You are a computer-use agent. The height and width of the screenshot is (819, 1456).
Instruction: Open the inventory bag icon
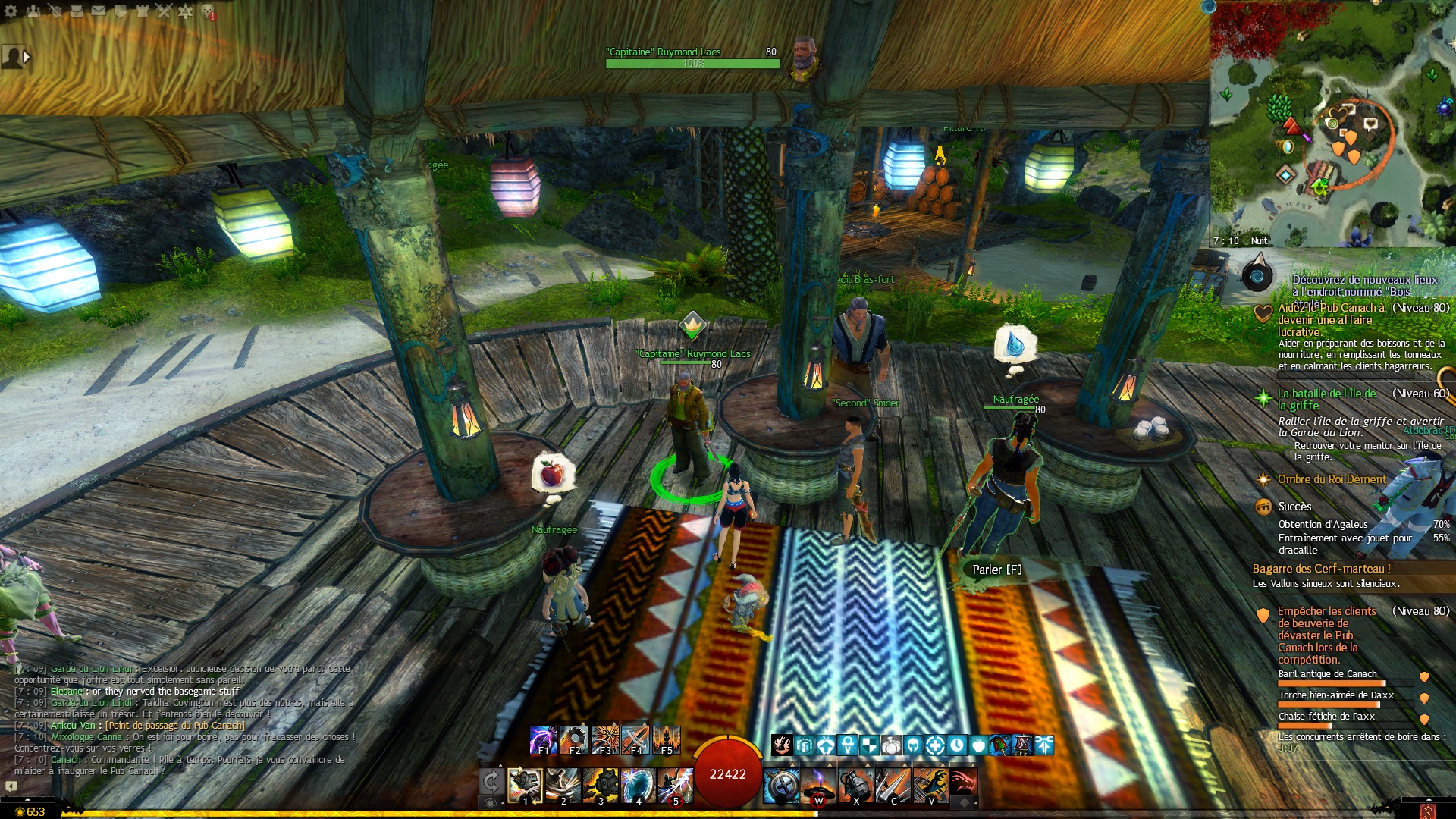tap(77, 11)
